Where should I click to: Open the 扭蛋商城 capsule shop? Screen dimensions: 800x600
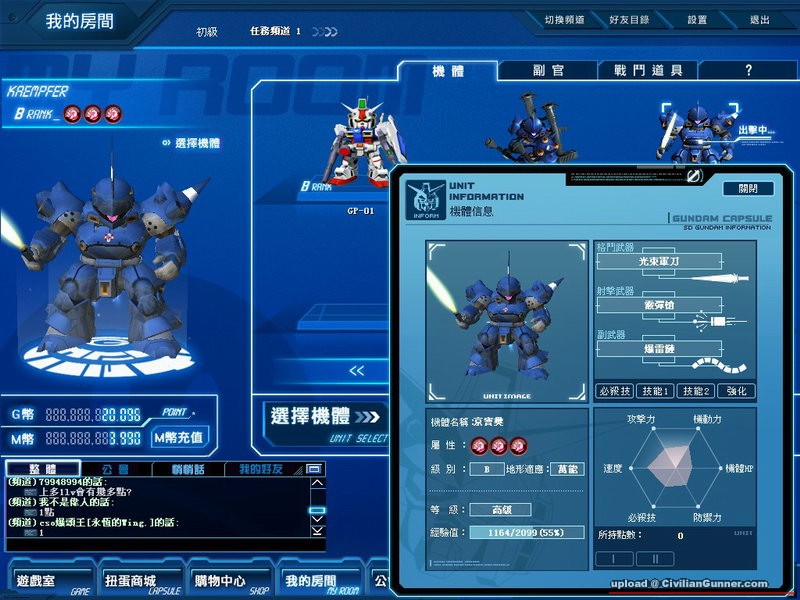click(129, 581)
